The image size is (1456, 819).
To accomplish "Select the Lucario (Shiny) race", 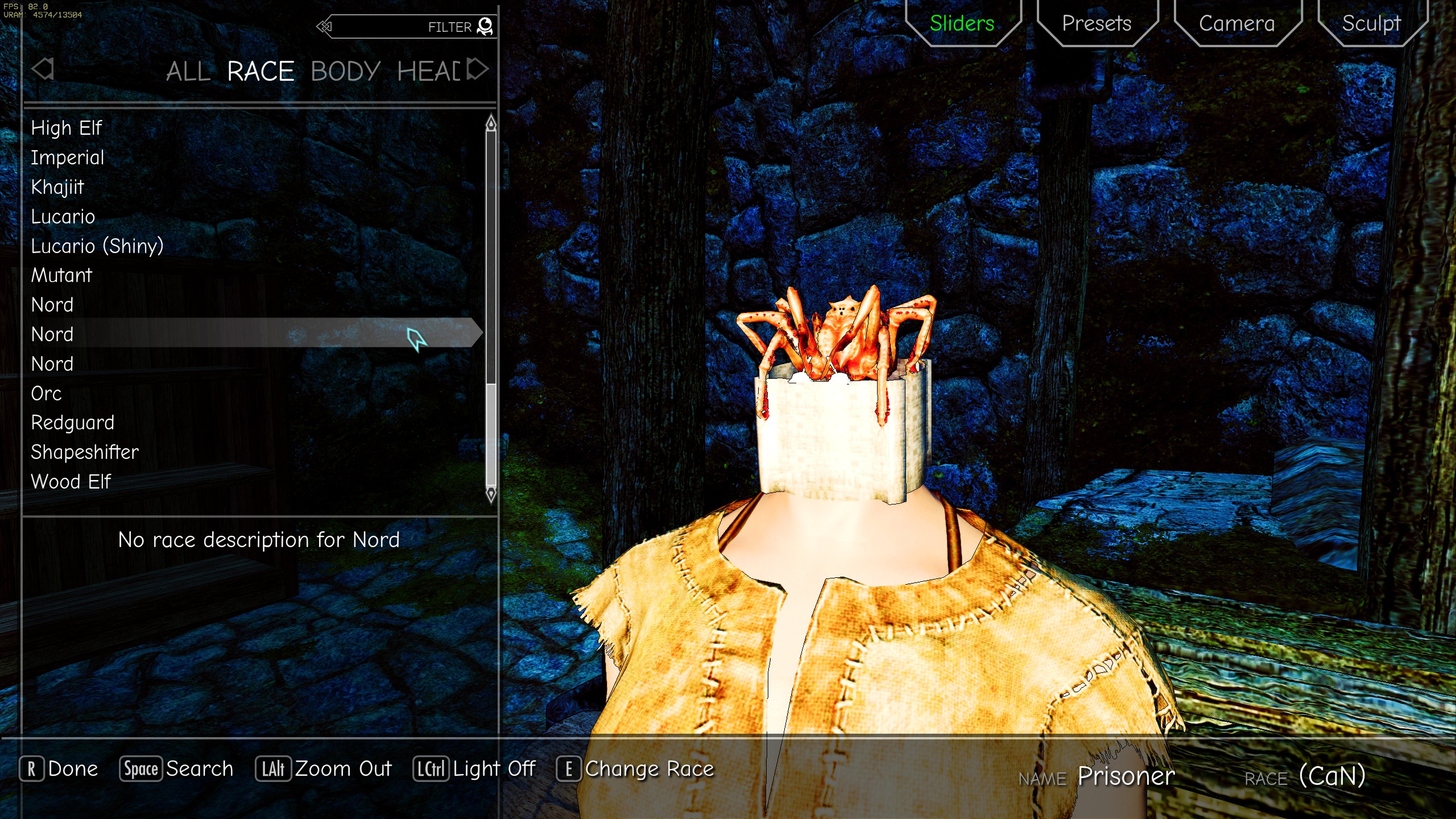I will [x=97, y=246].
